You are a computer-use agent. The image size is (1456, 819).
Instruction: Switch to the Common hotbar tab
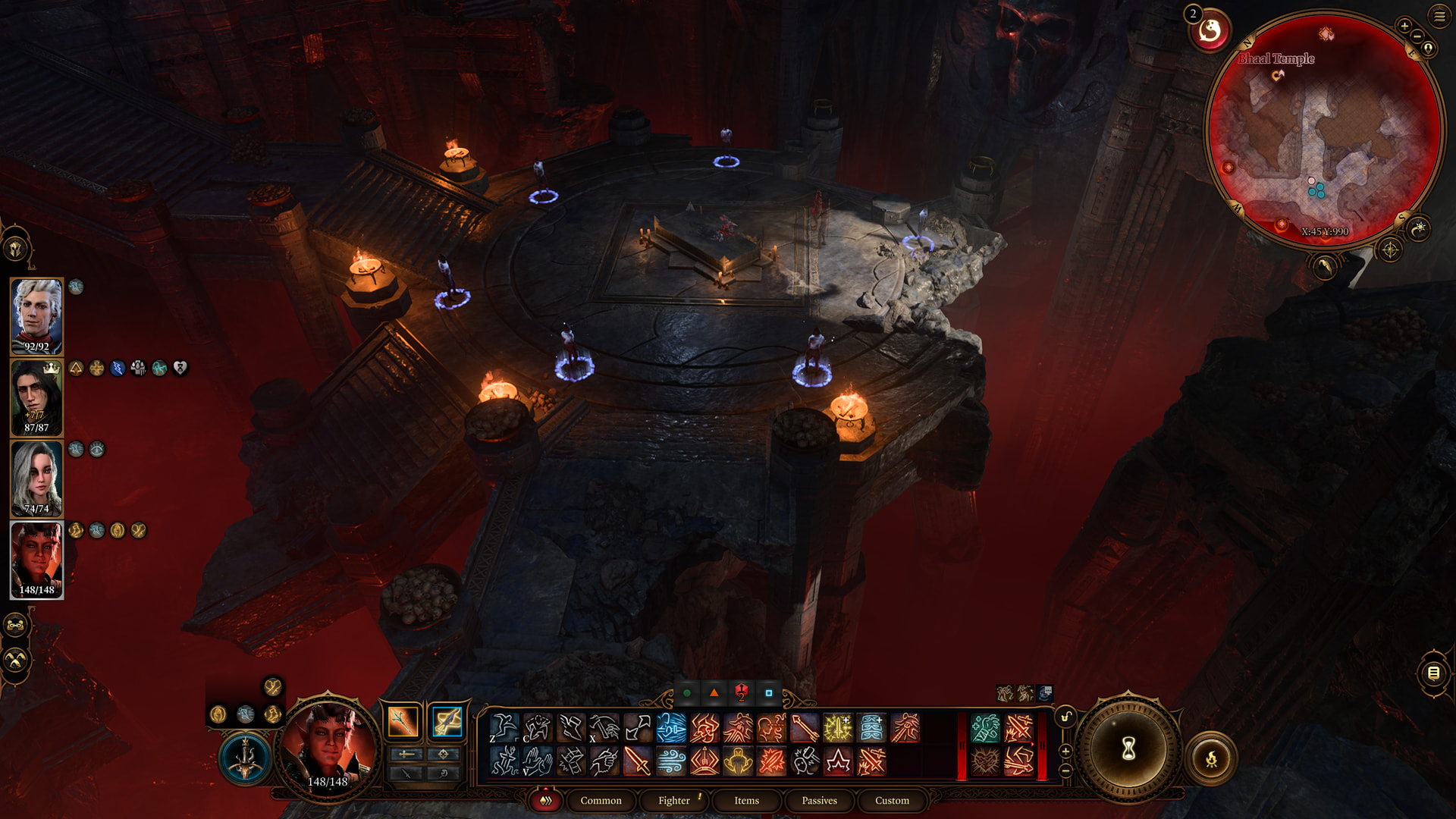pos(601,800)
